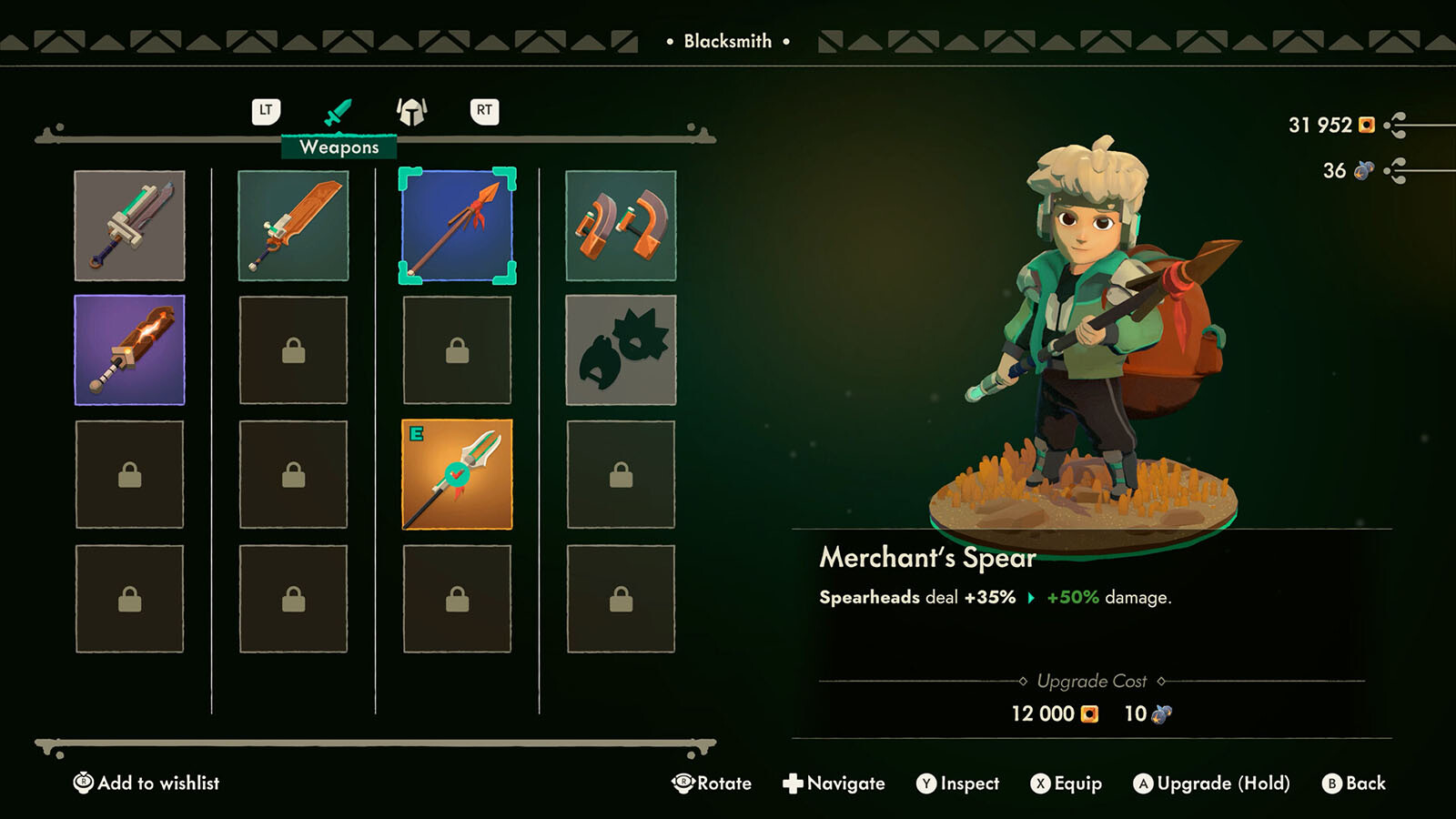Choose the silhouetted gloves slot
1456x819 pixels.
click(621, 350)
